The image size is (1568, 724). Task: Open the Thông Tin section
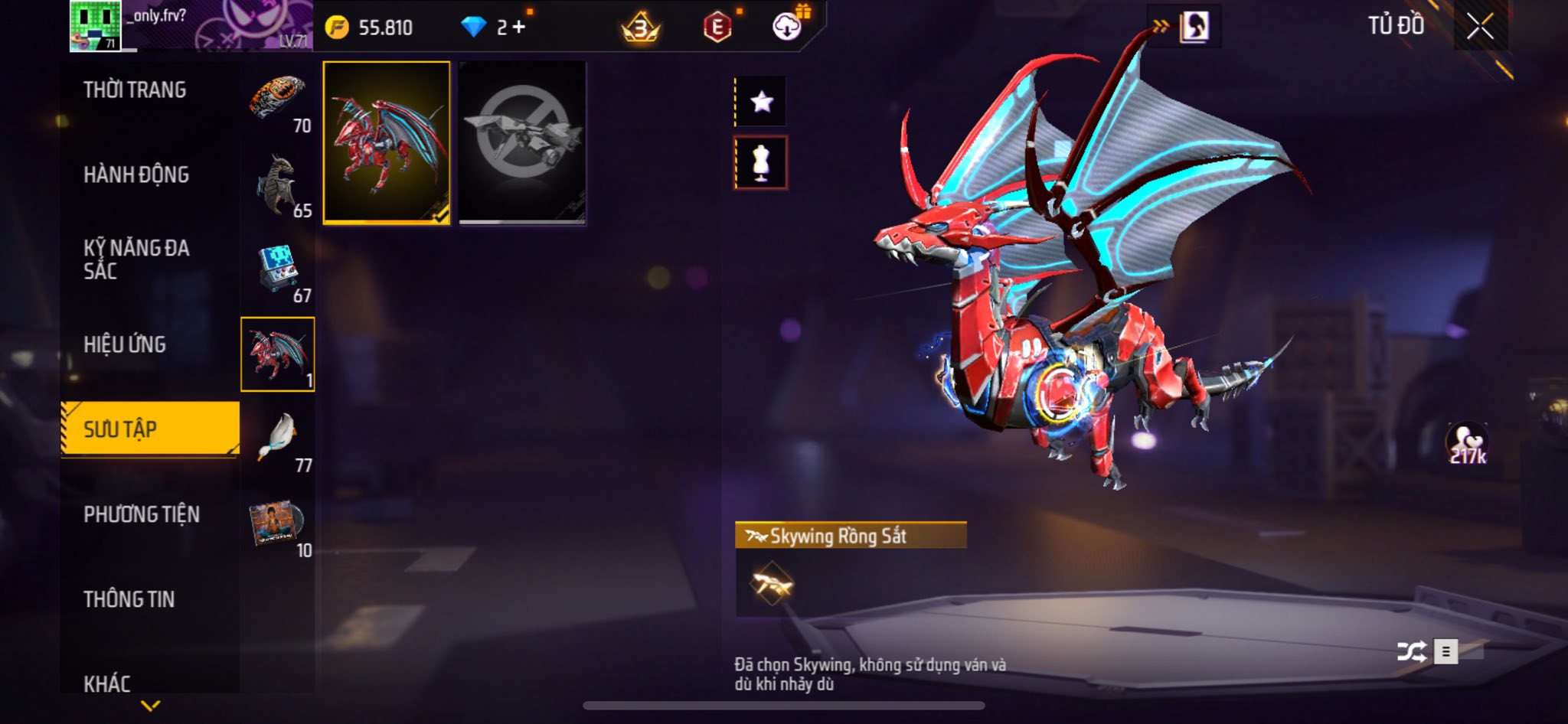pos(129,599)
